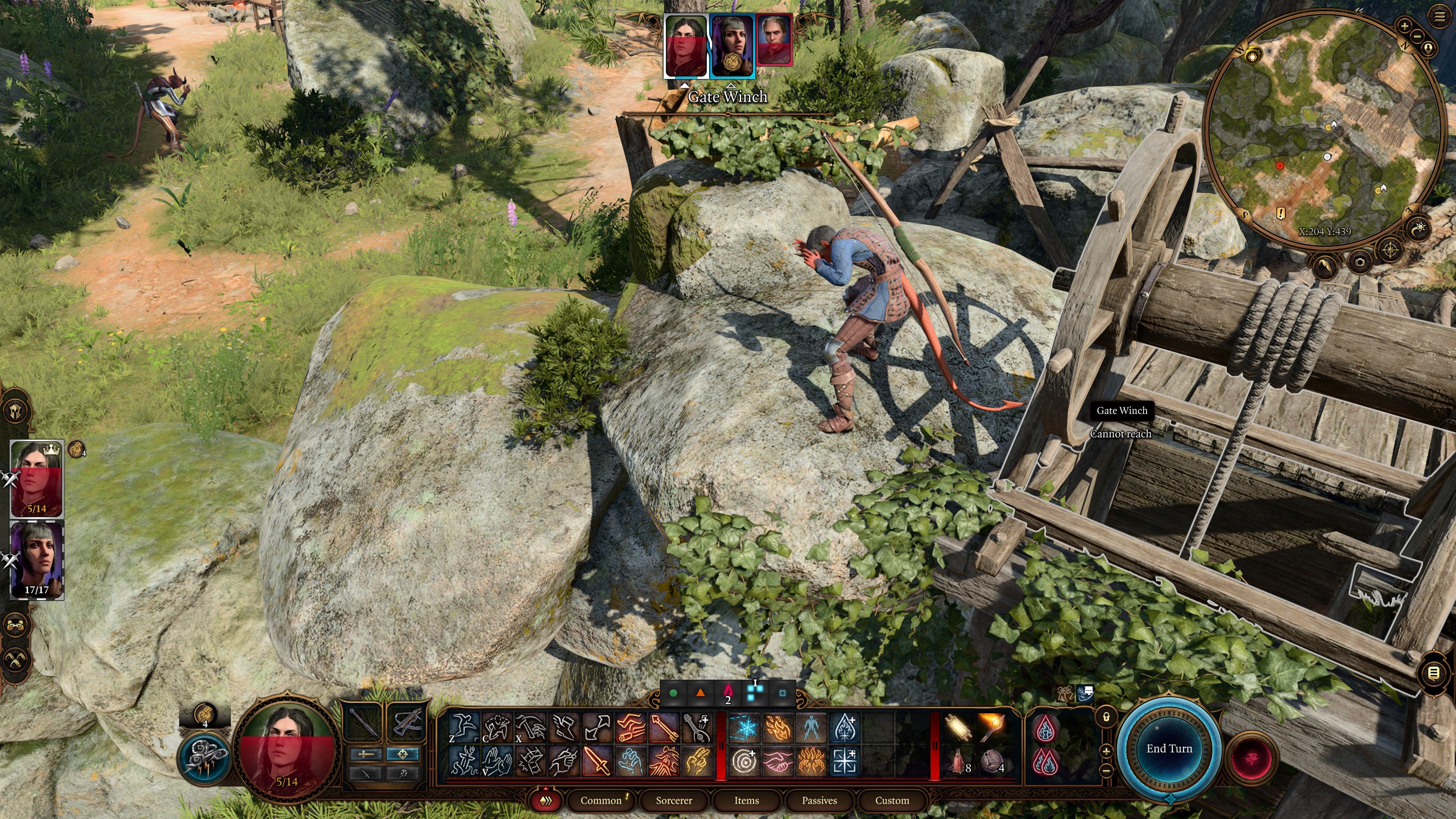Open the main menu hamburger button
The width and height of the screenshot is (1456, 819).
pos(1440,17)
